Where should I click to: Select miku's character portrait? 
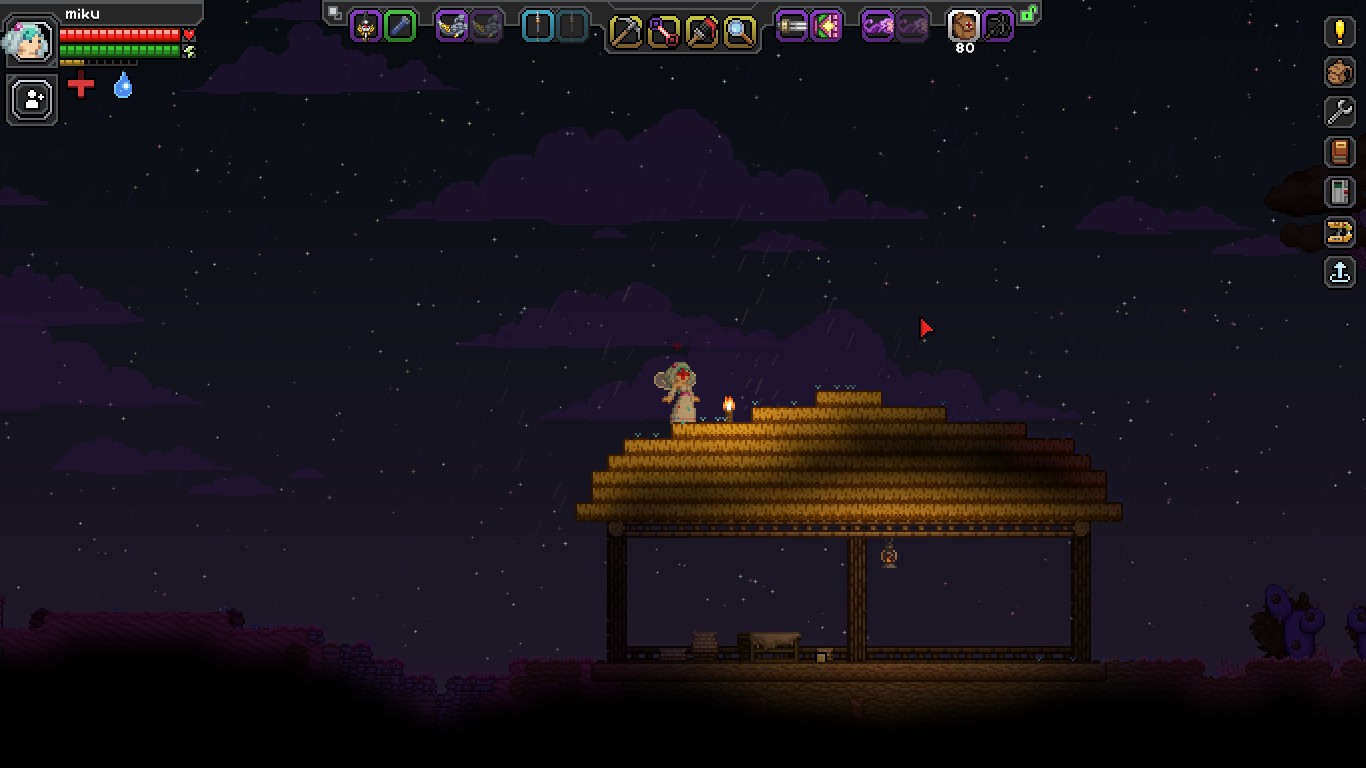[x=30, y=41]
